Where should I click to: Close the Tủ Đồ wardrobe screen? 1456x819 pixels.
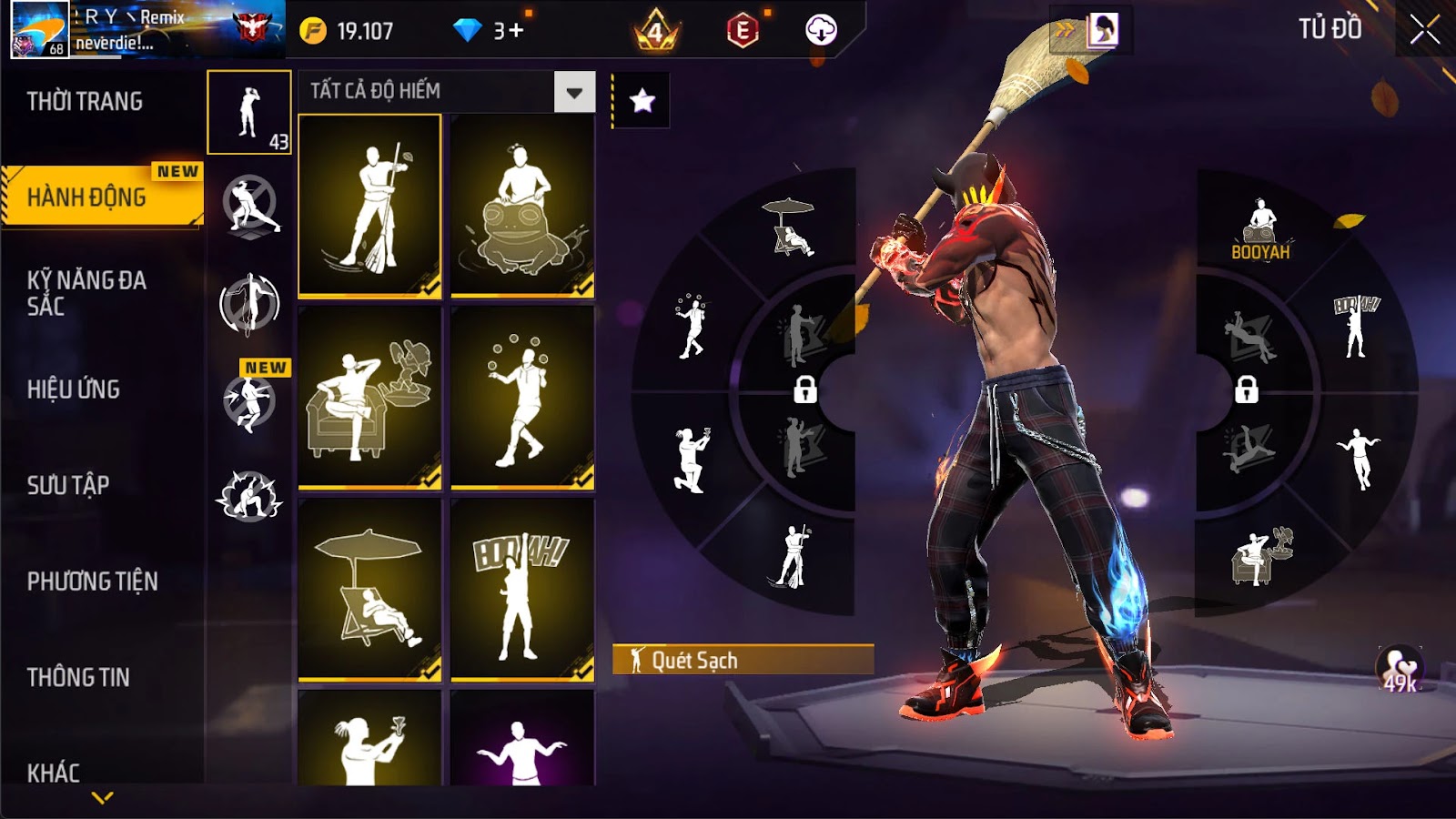pyautogui.click(x=1424, y=30)
